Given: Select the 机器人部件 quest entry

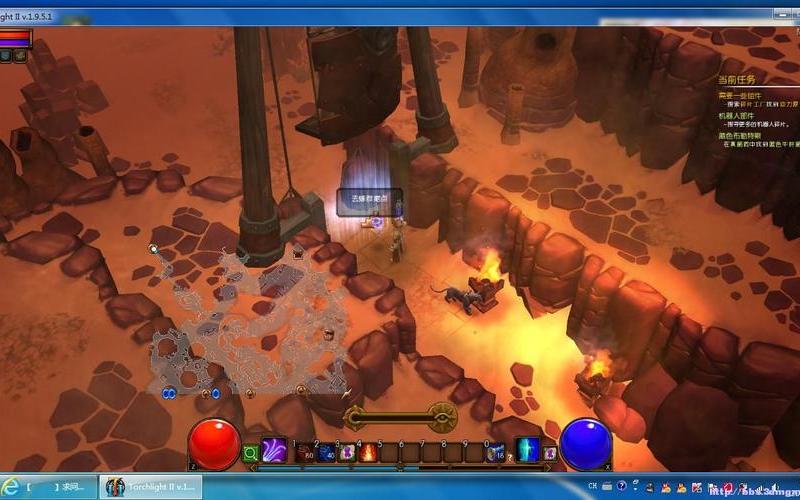Looking at the screenshot, I should coord(740,115).
